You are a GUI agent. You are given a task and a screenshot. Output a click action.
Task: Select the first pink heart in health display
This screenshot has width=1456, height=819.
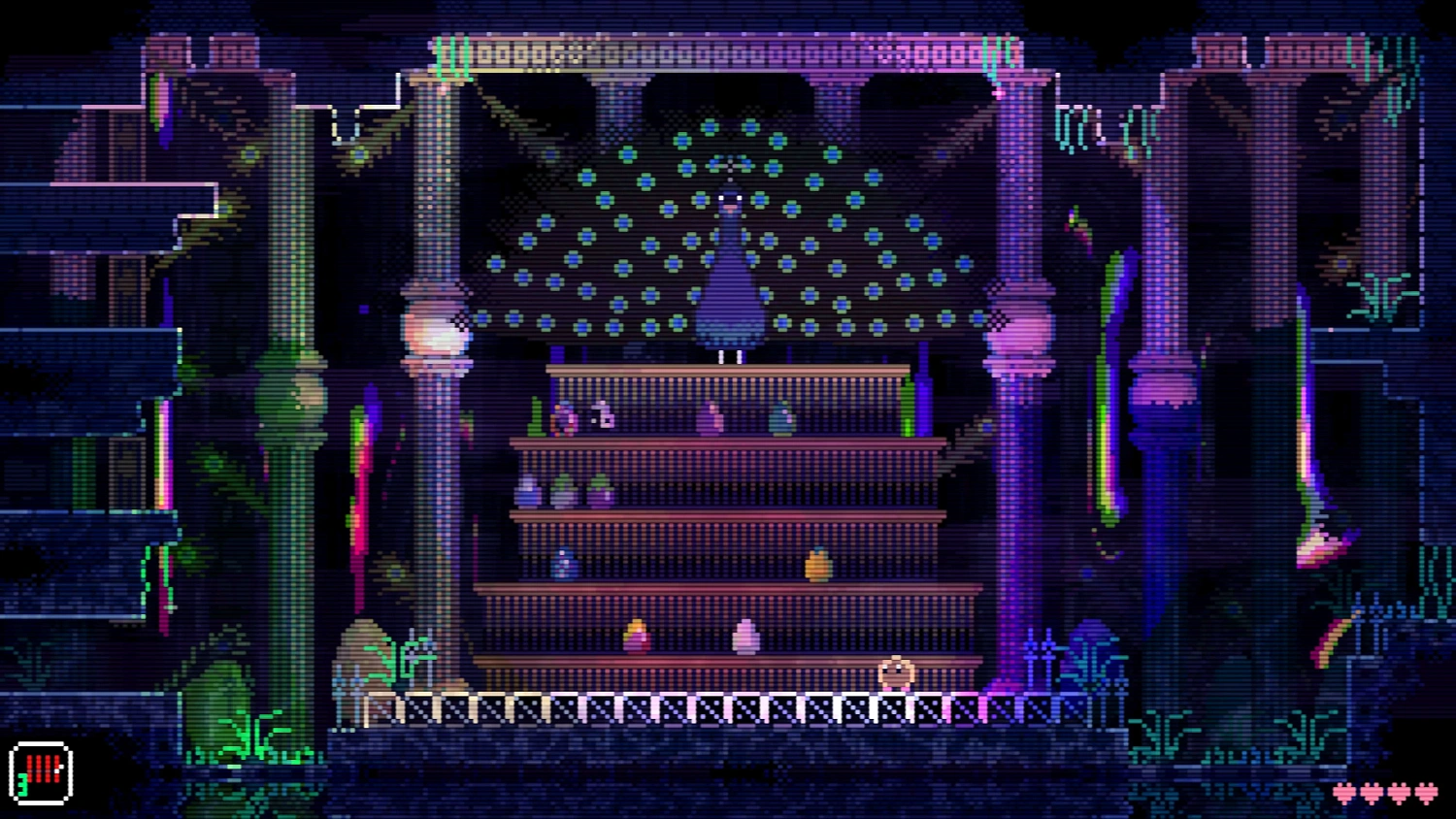(1342, 793)
